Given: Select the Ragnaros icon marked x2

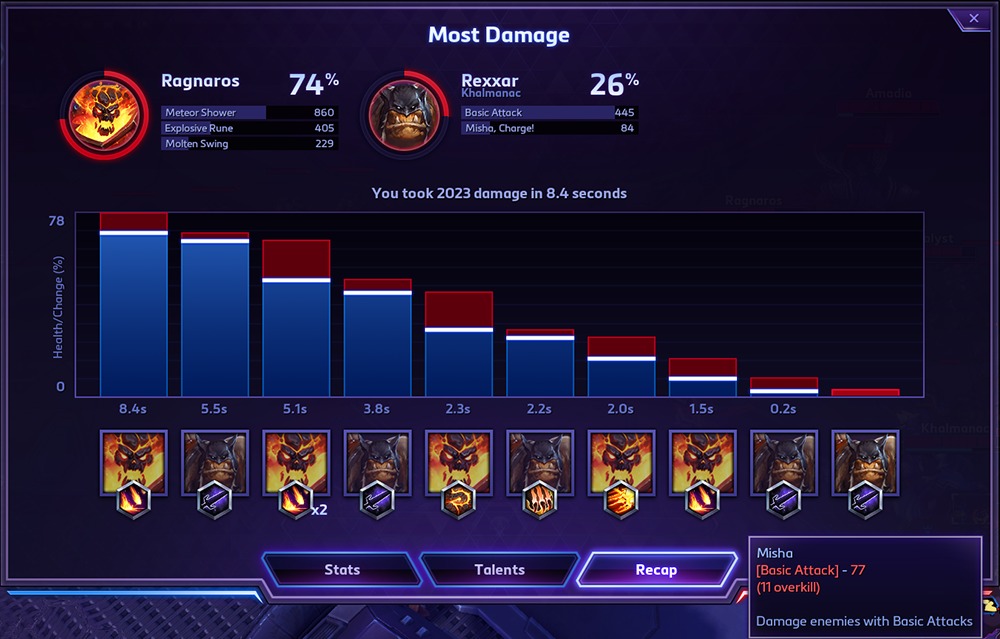Looking at the screenshot, I should coord(296,463).
